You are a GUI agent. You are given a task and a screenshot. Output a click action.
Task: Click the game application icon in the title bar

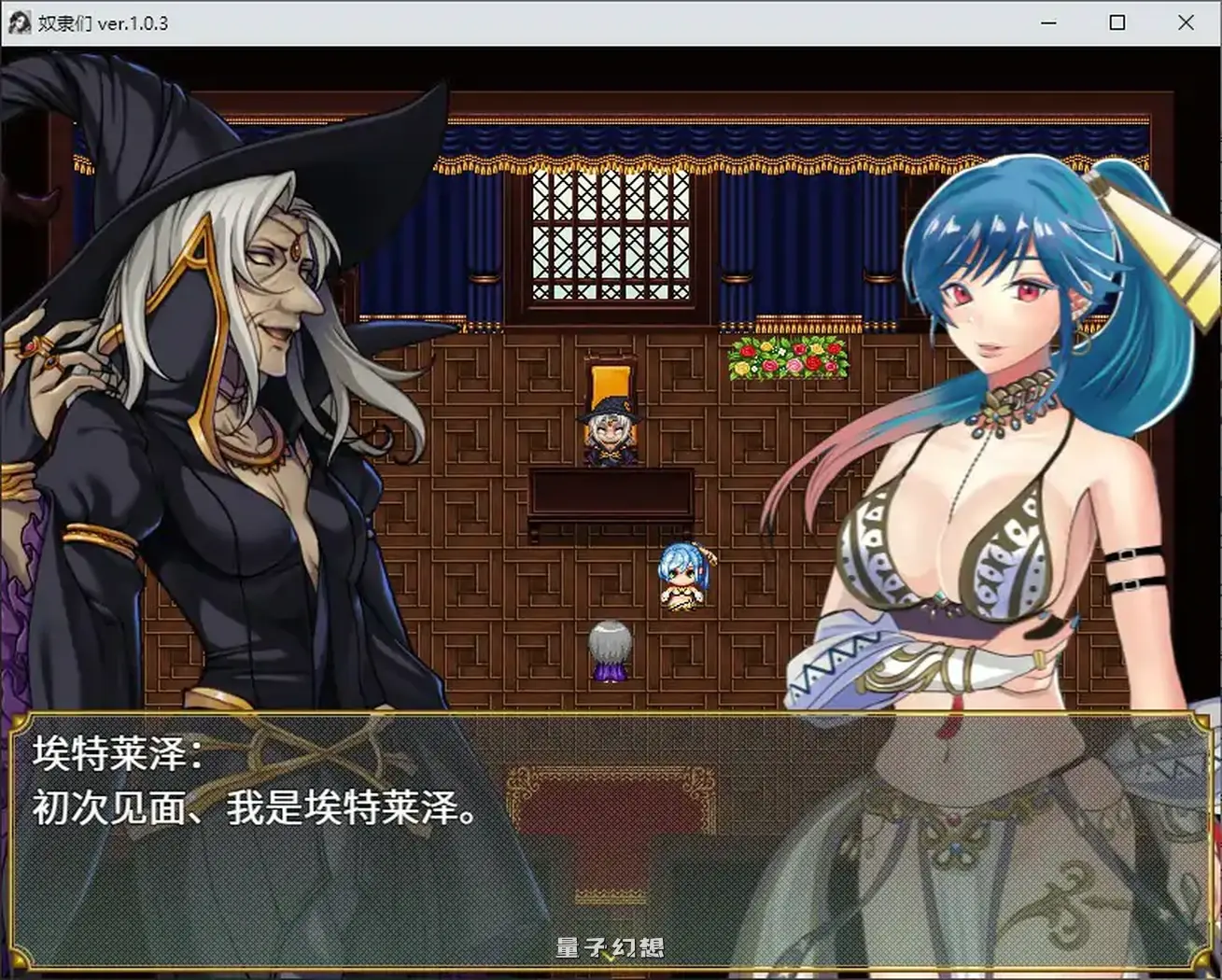coord(20,21)
